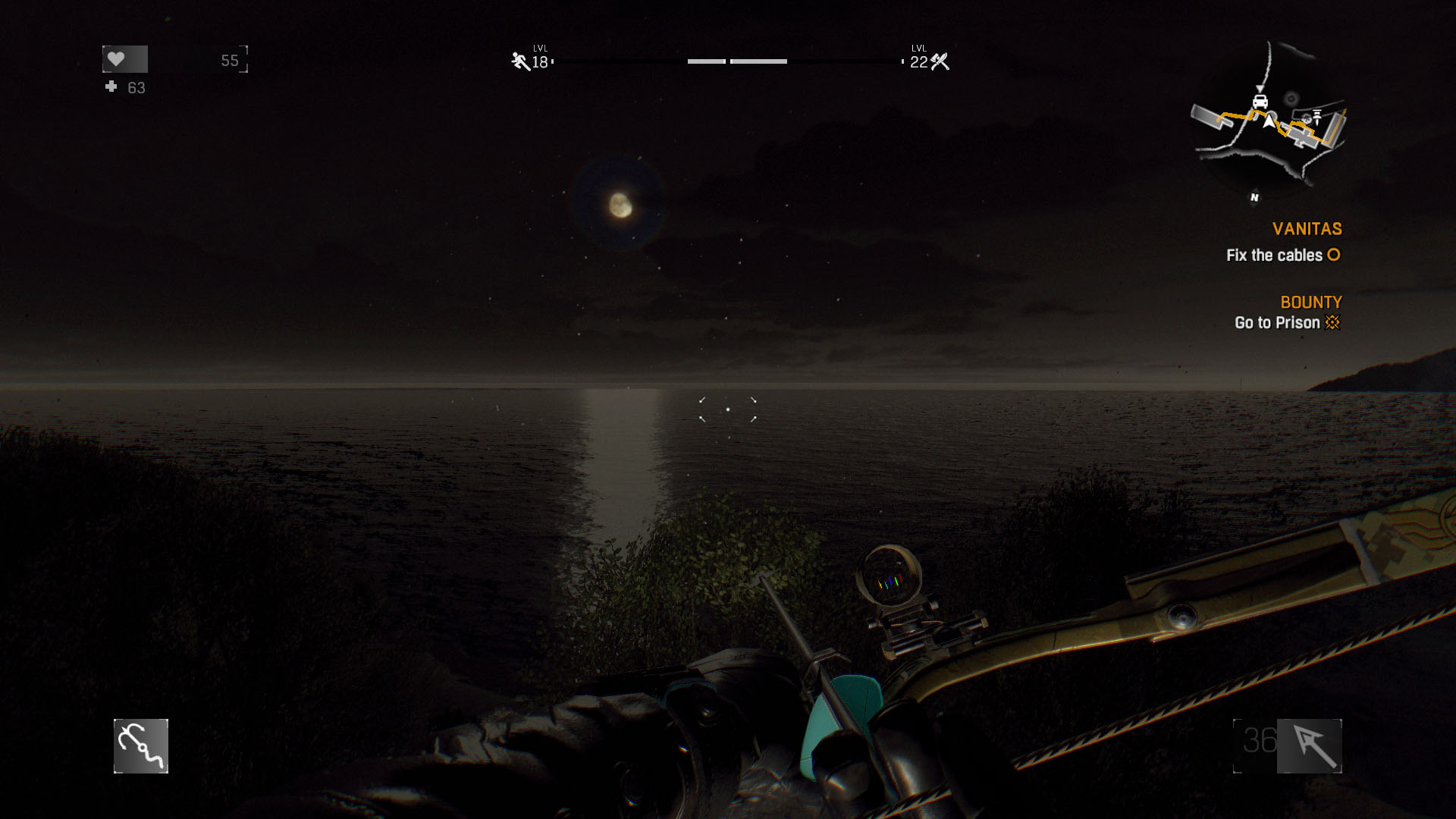Click the agility level running-man icon
This screenshot has height=819, width=1456.
[x=520, y=61]
